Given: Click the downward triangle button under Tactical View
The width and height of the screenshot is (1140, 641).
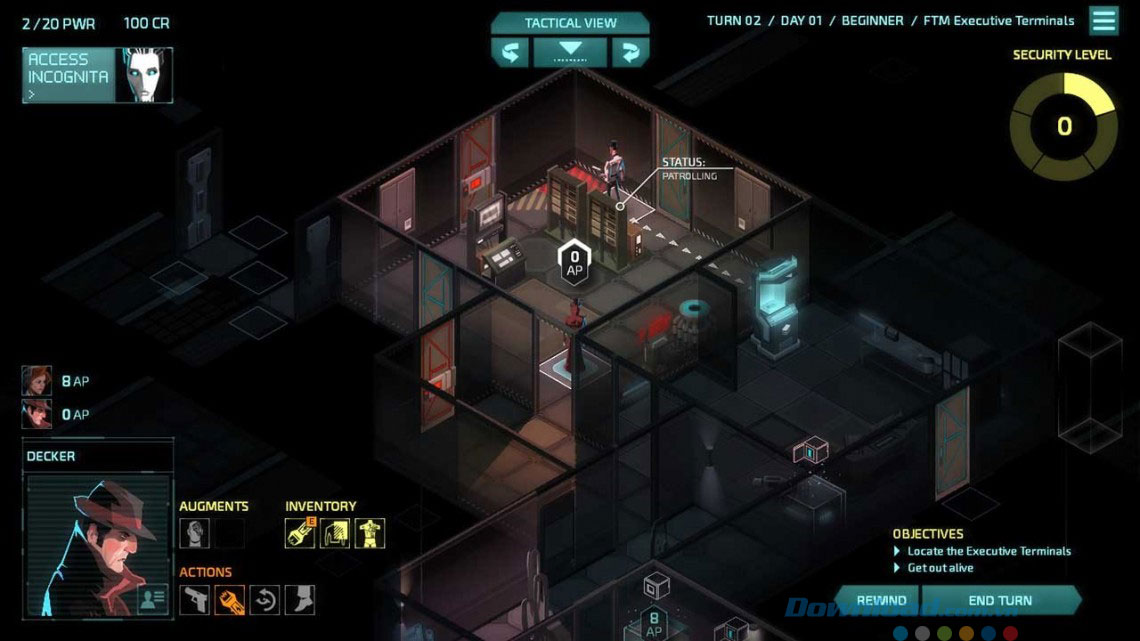Looking at the screenshot, I should coord(570,51).
